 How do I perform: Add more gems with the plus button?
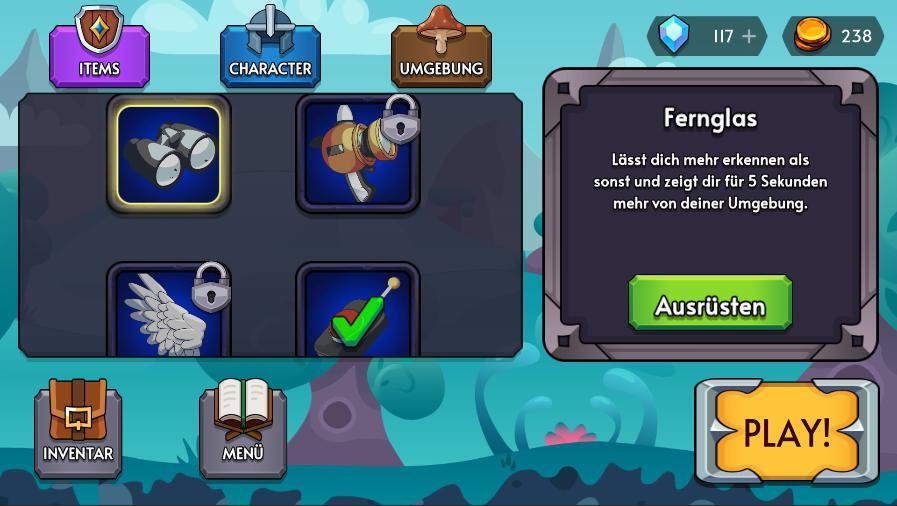pos(749,36)
